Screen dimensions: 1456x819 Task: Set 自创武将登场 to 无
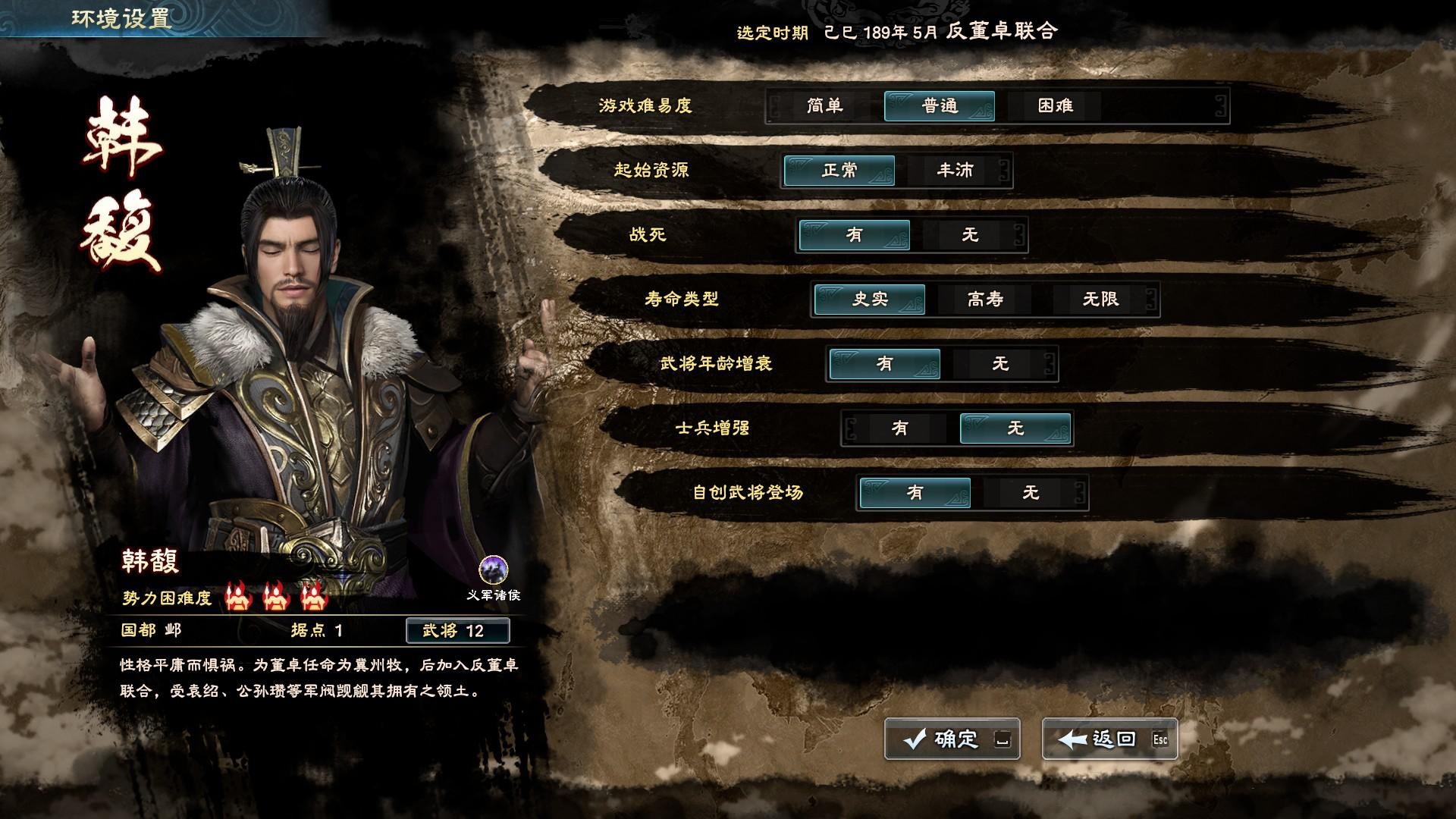pyautogui.click(x=1031, y=492)
